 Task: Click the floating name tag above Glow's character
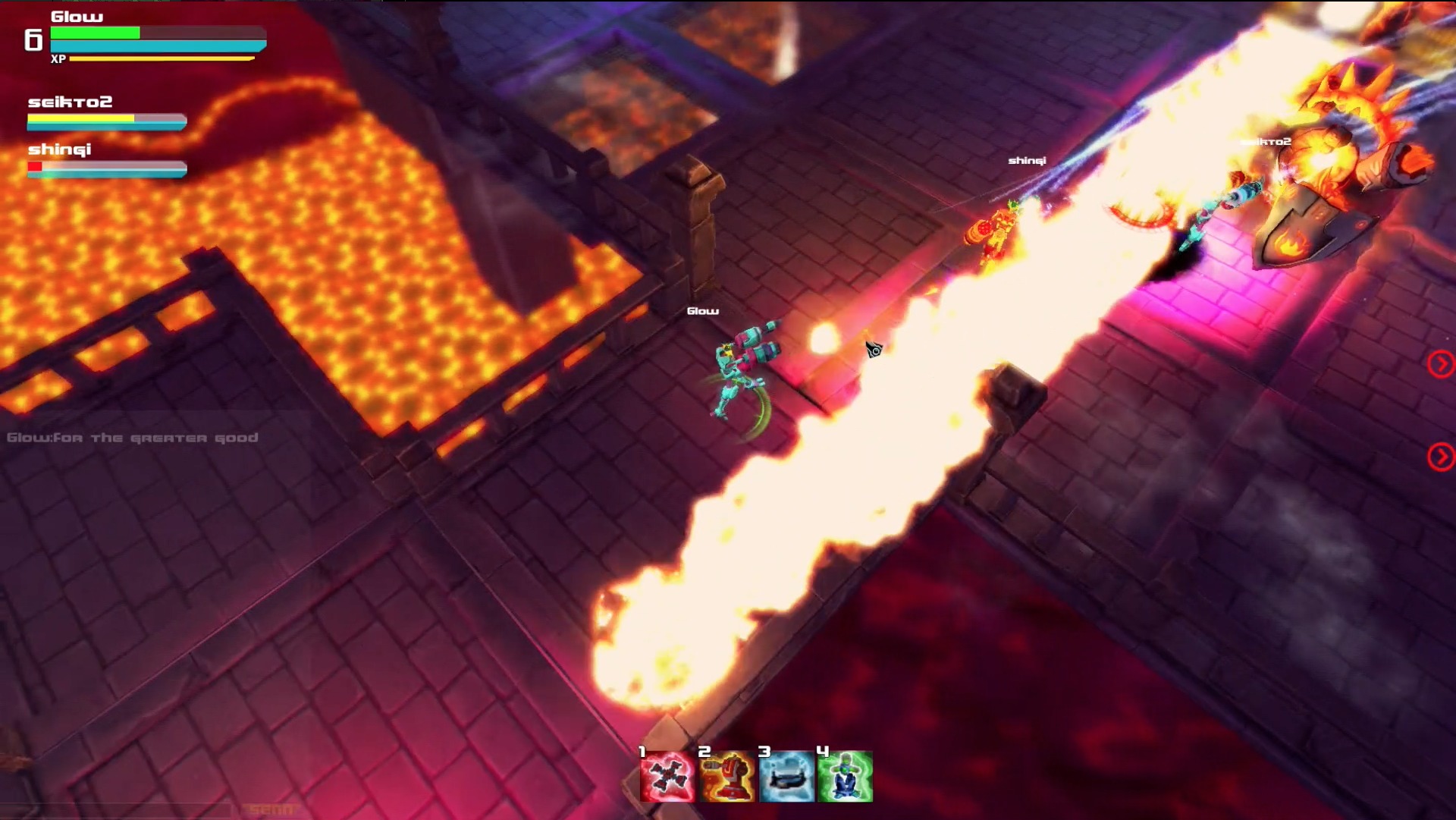[x=702, y=310]
